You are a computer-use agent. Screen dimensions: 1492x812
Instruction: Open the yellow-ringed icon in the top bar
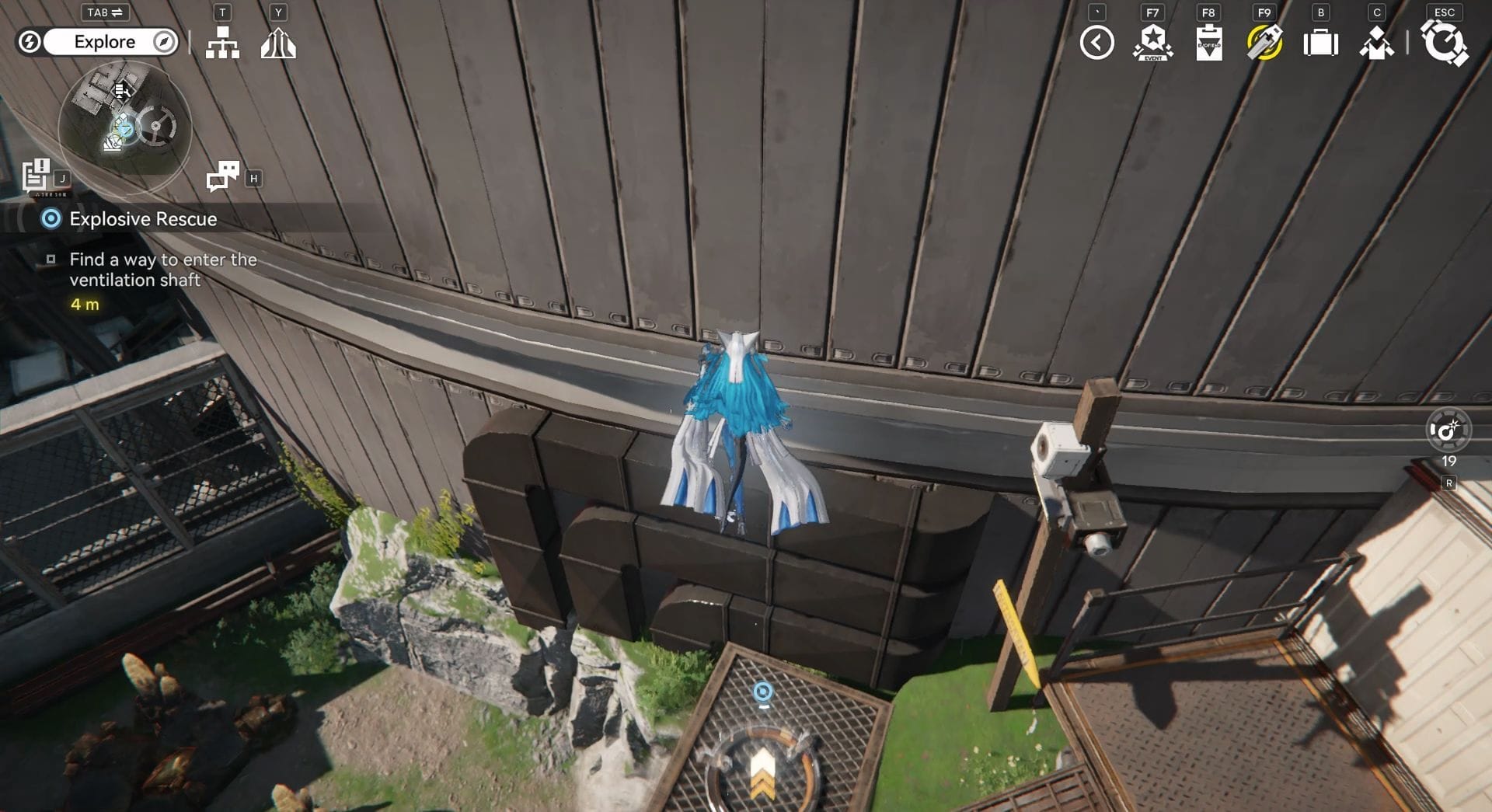pyautogui.click(x=1264, y=43)
